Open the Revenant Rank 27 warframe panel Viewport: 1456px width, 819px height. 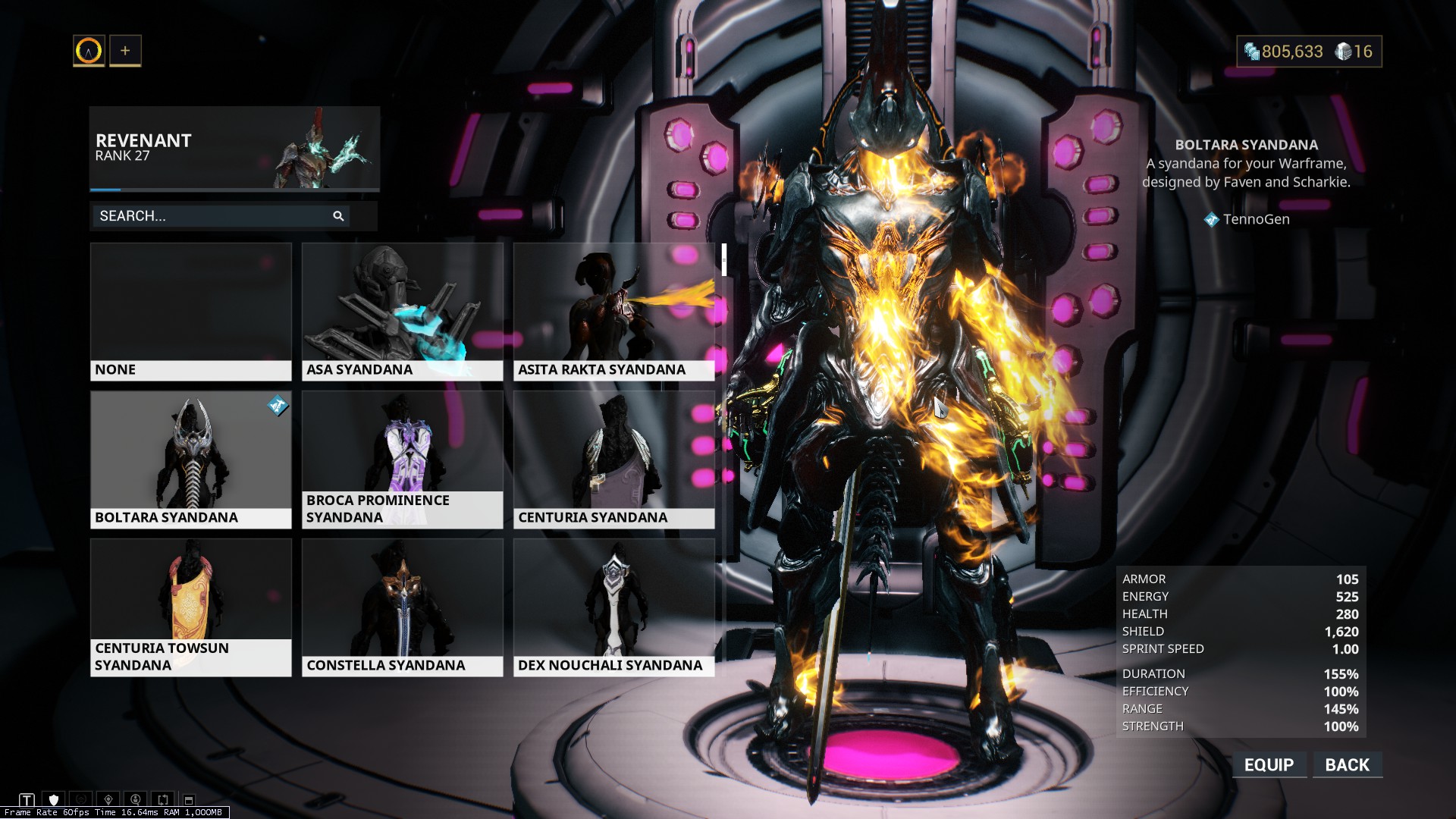234,148
